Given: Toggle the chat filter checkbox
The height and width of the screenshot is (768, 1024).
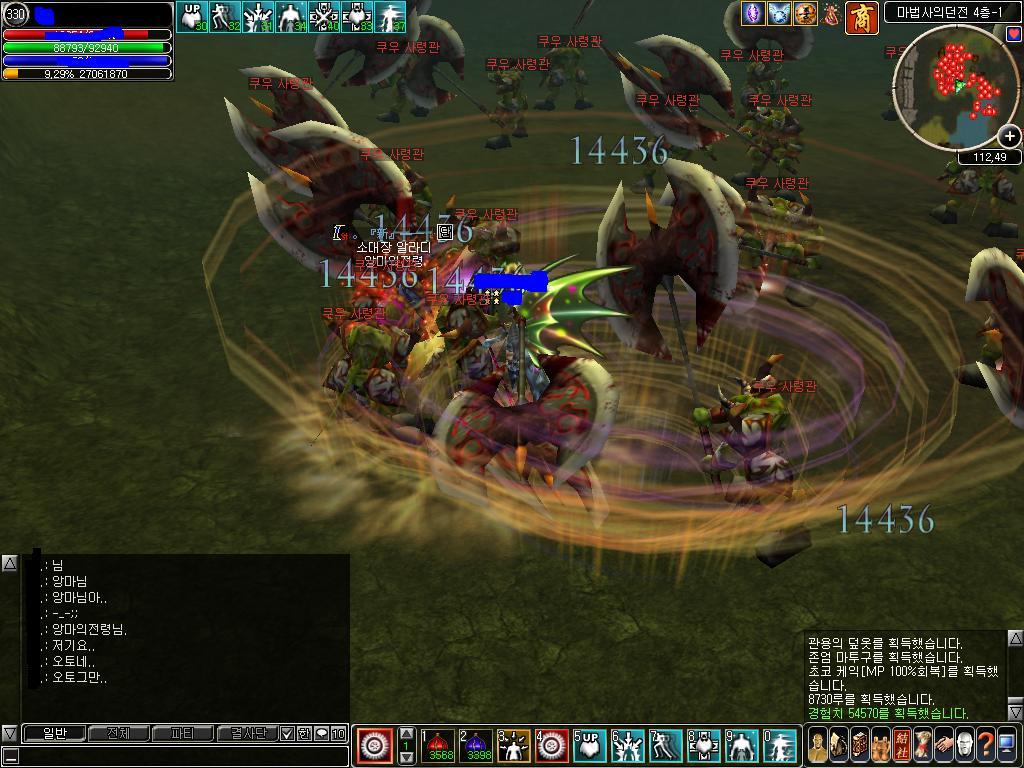Looking at the screenshot, I should point(288,734).
